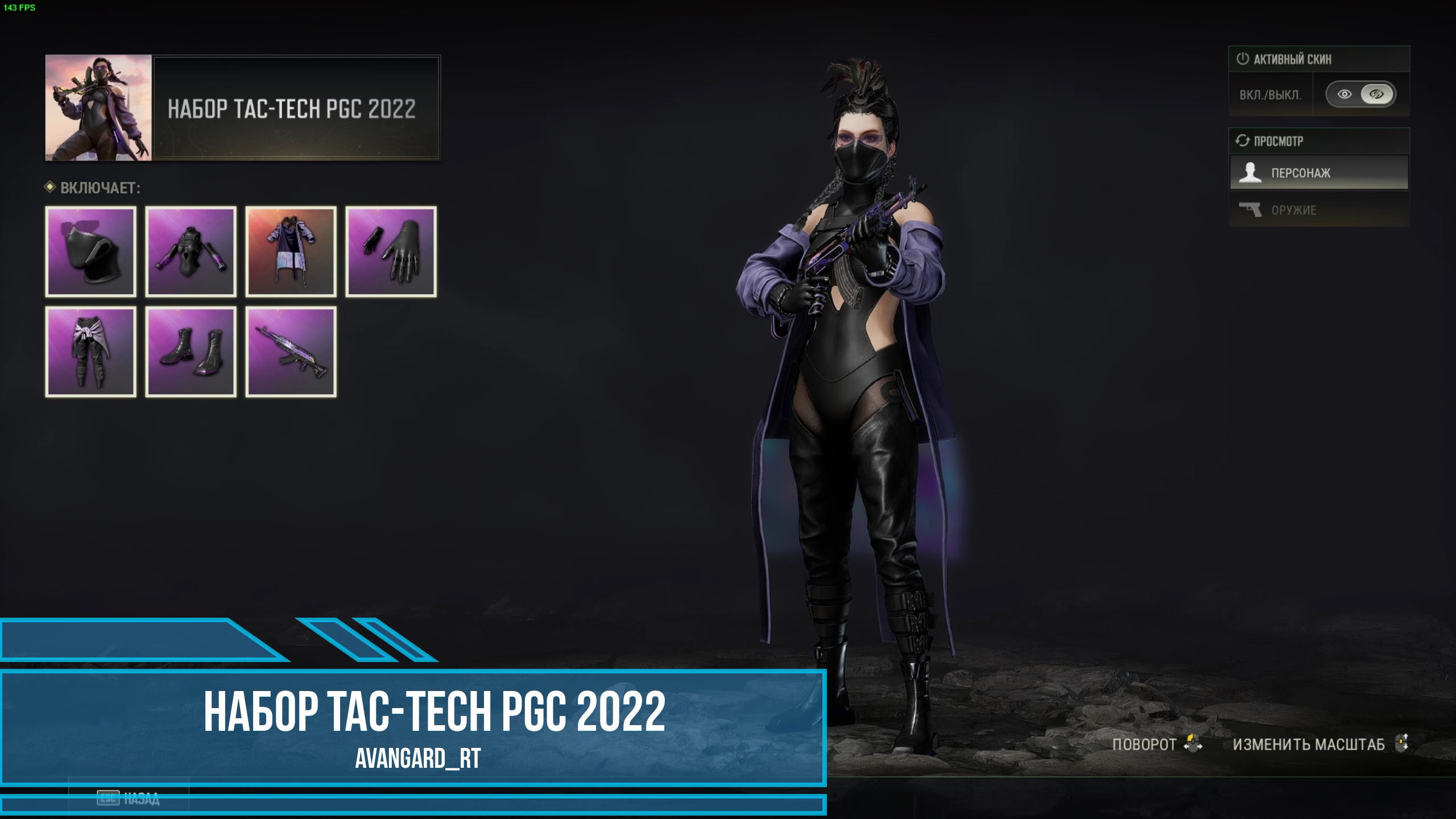
Task: Select the black face mask item
Action: click(x=91, y=251)
